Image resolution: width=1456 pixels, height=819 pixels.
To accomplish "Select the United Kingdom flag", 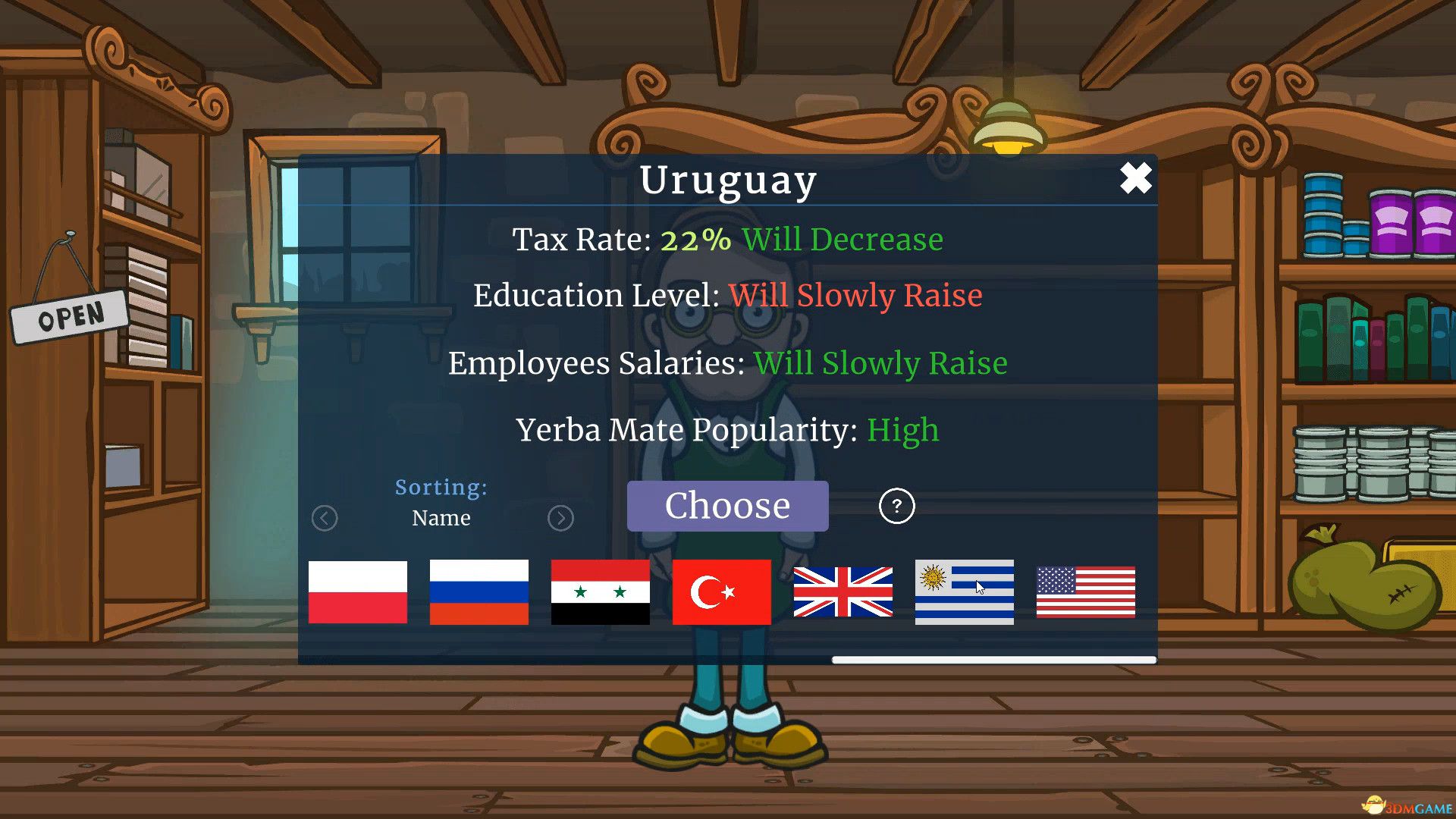I will tap(843, 591).
